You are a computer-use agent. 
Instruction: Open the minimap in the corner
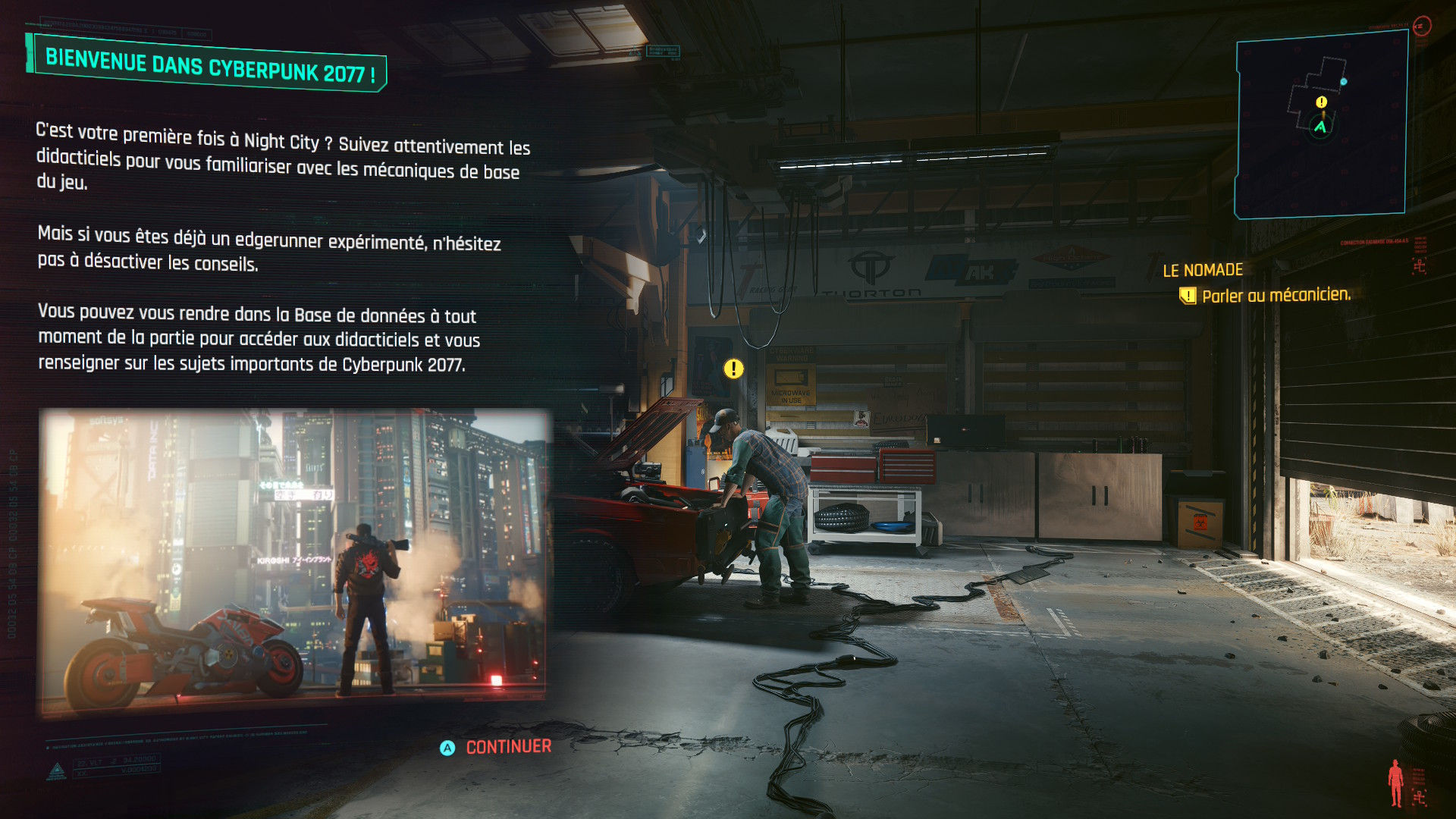pyautogui.click(x=1320, y=125)
